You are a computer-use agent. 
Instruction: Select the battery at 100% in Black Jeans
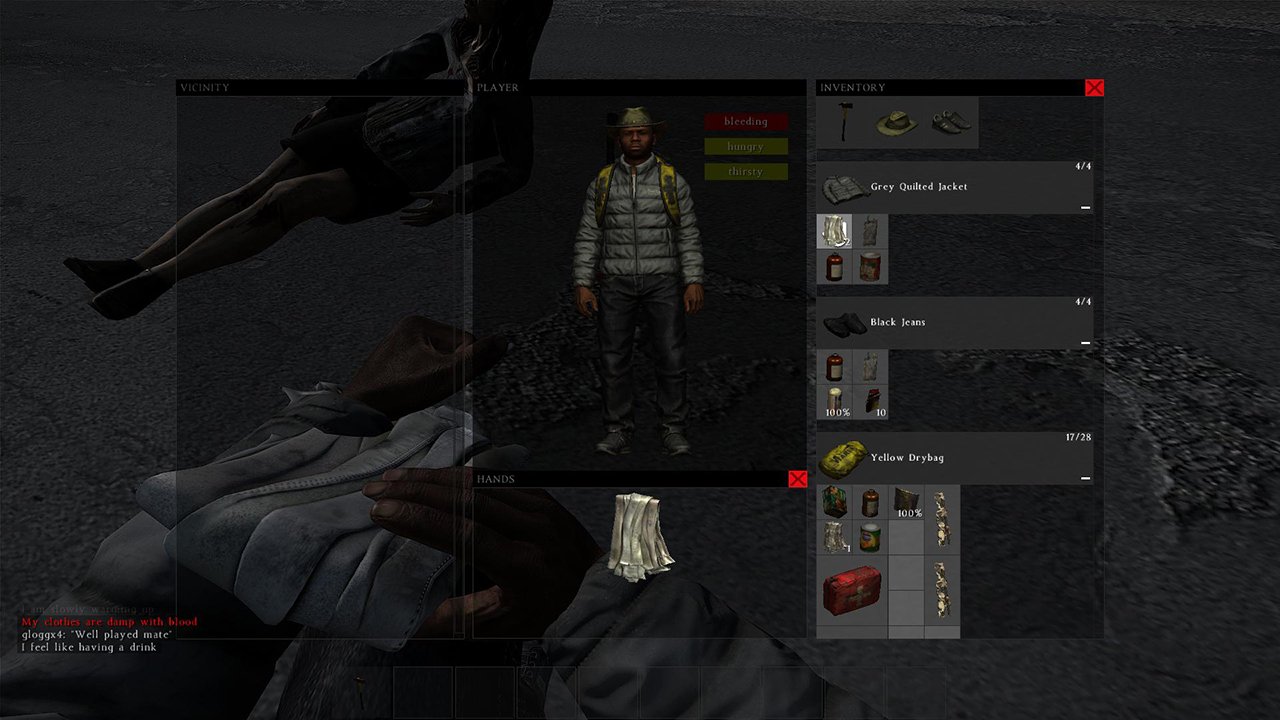(x=834, y=396)
